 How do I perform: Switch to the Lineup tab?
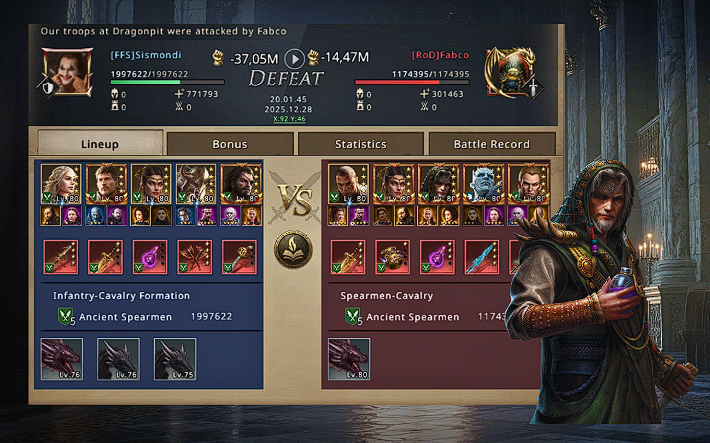98,144
